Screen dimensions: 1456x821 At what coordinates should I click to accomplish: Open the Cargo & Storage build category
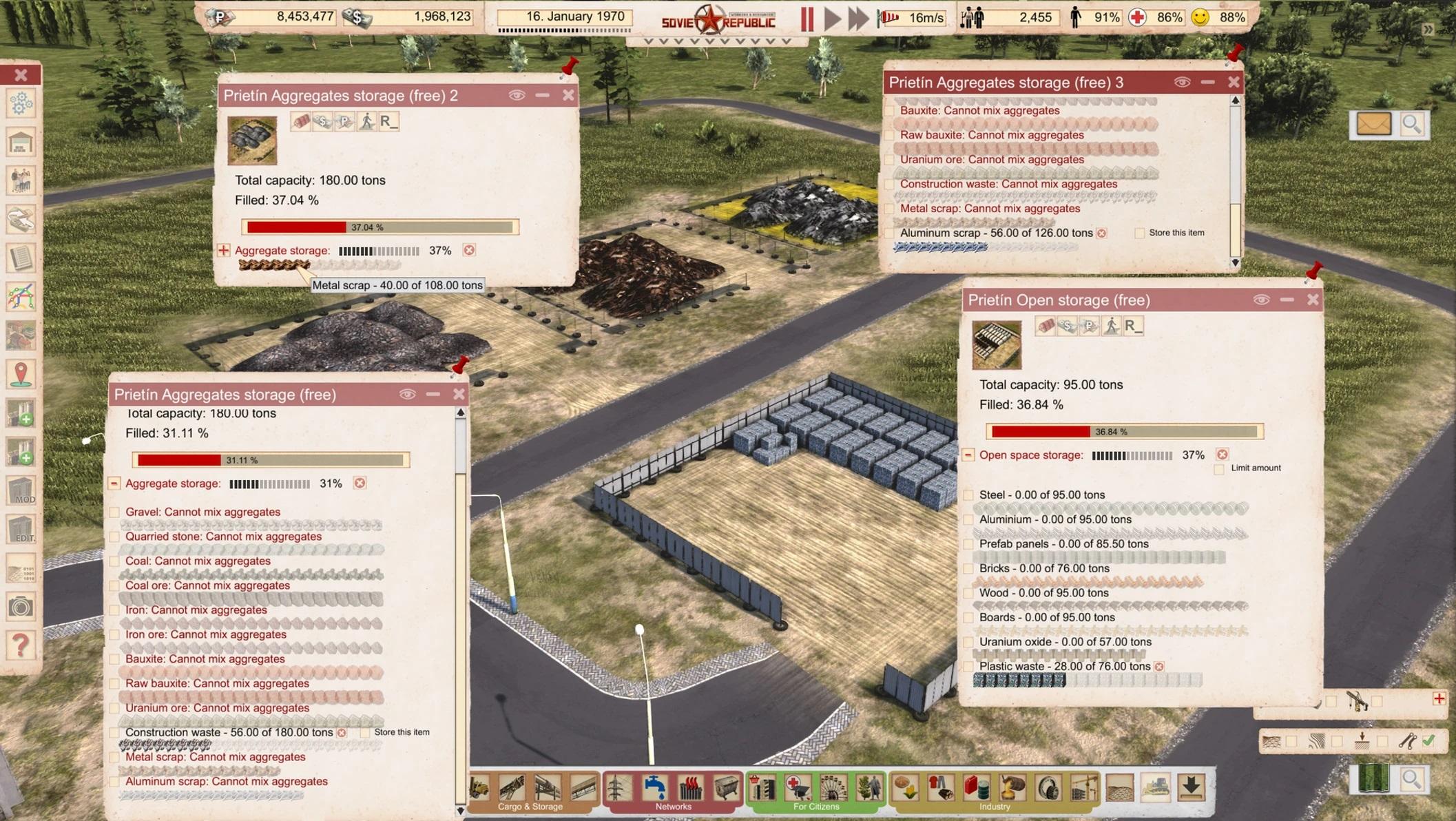tap(530, 806)
